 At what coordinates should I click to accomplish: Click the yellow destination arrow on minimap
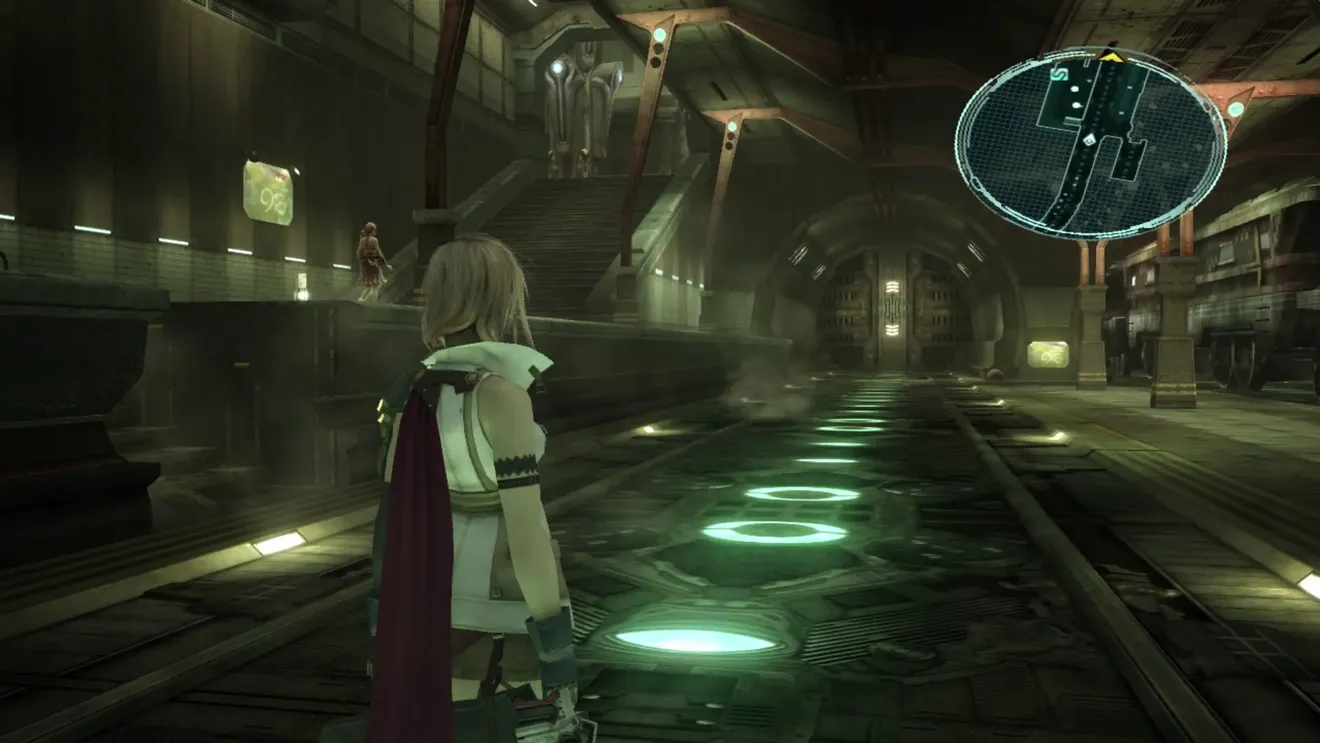(1109, 57)
